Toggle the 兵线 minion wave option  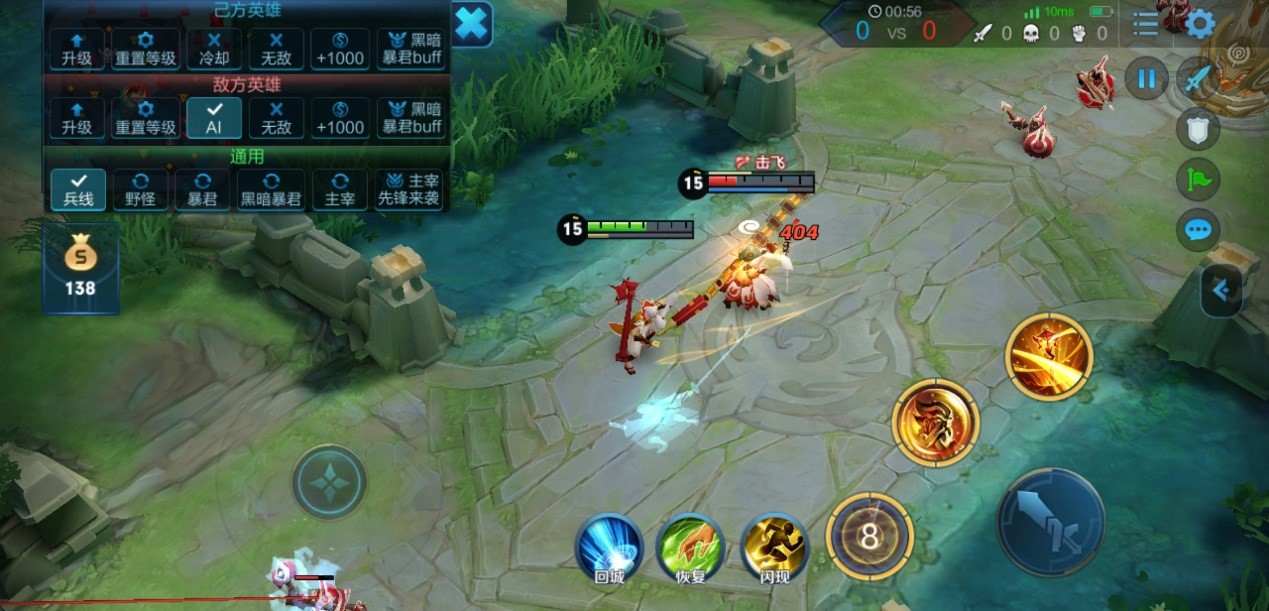pyautogui.click(x=78, y=189)
